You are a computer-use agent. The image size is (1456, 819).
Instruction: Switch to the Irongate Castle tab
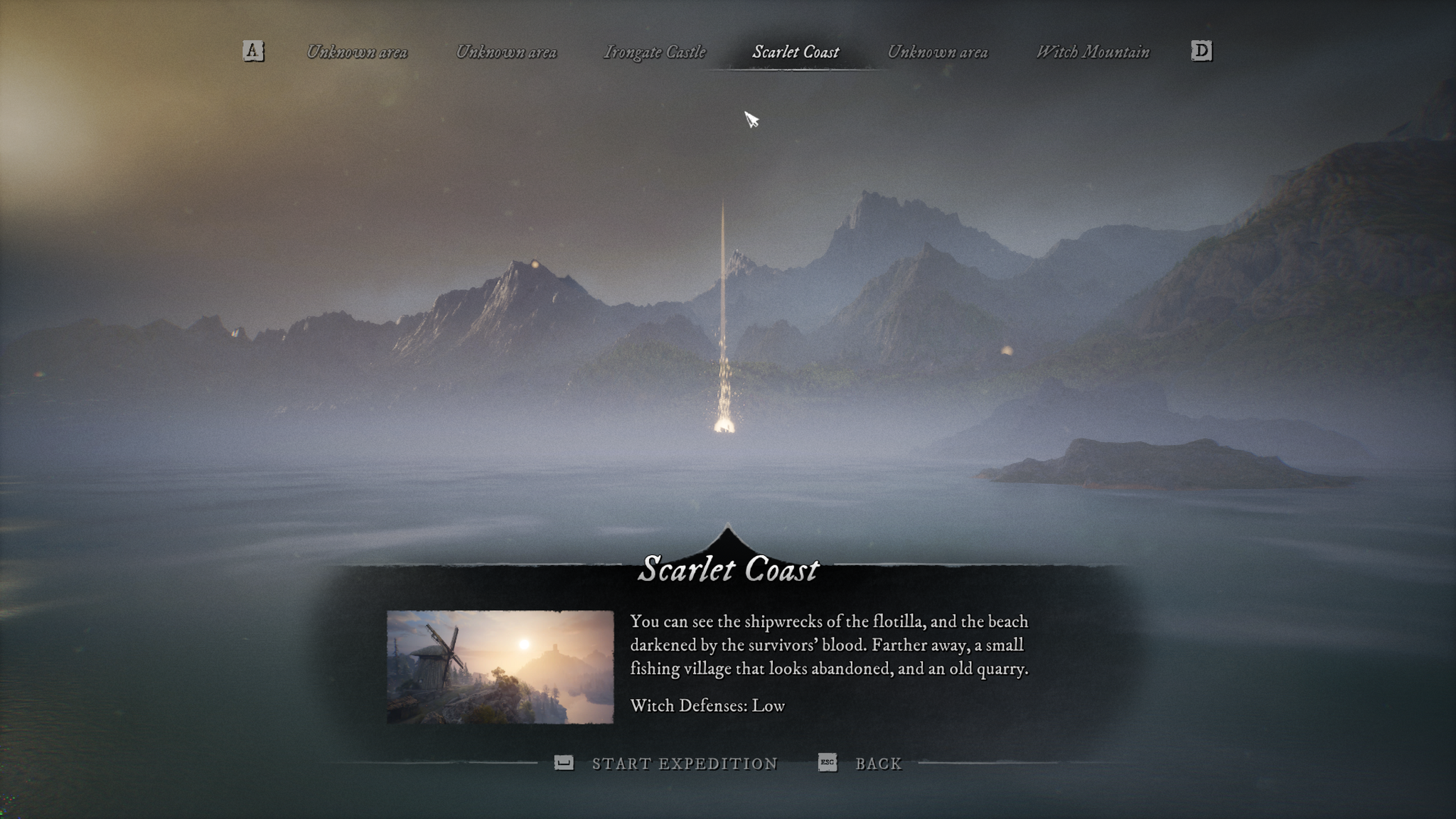(654, 52)
